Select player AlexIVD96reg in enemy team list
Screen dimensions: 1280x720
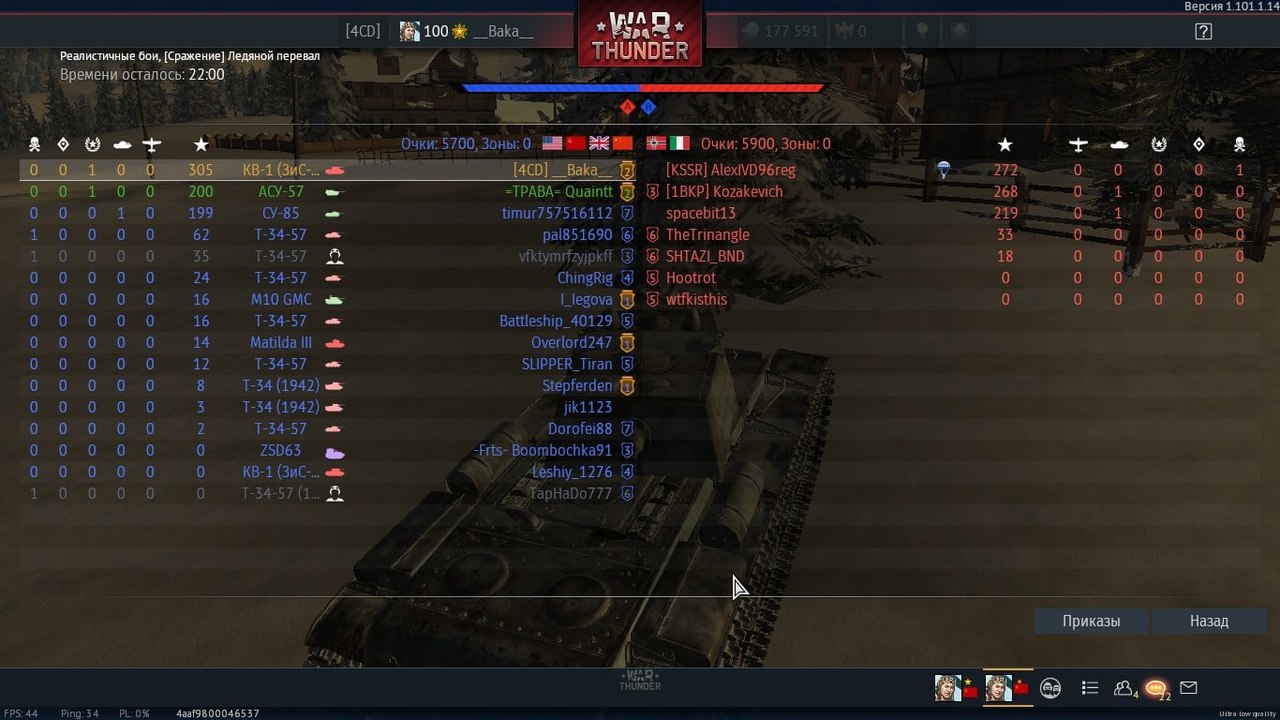click(730, 170)
